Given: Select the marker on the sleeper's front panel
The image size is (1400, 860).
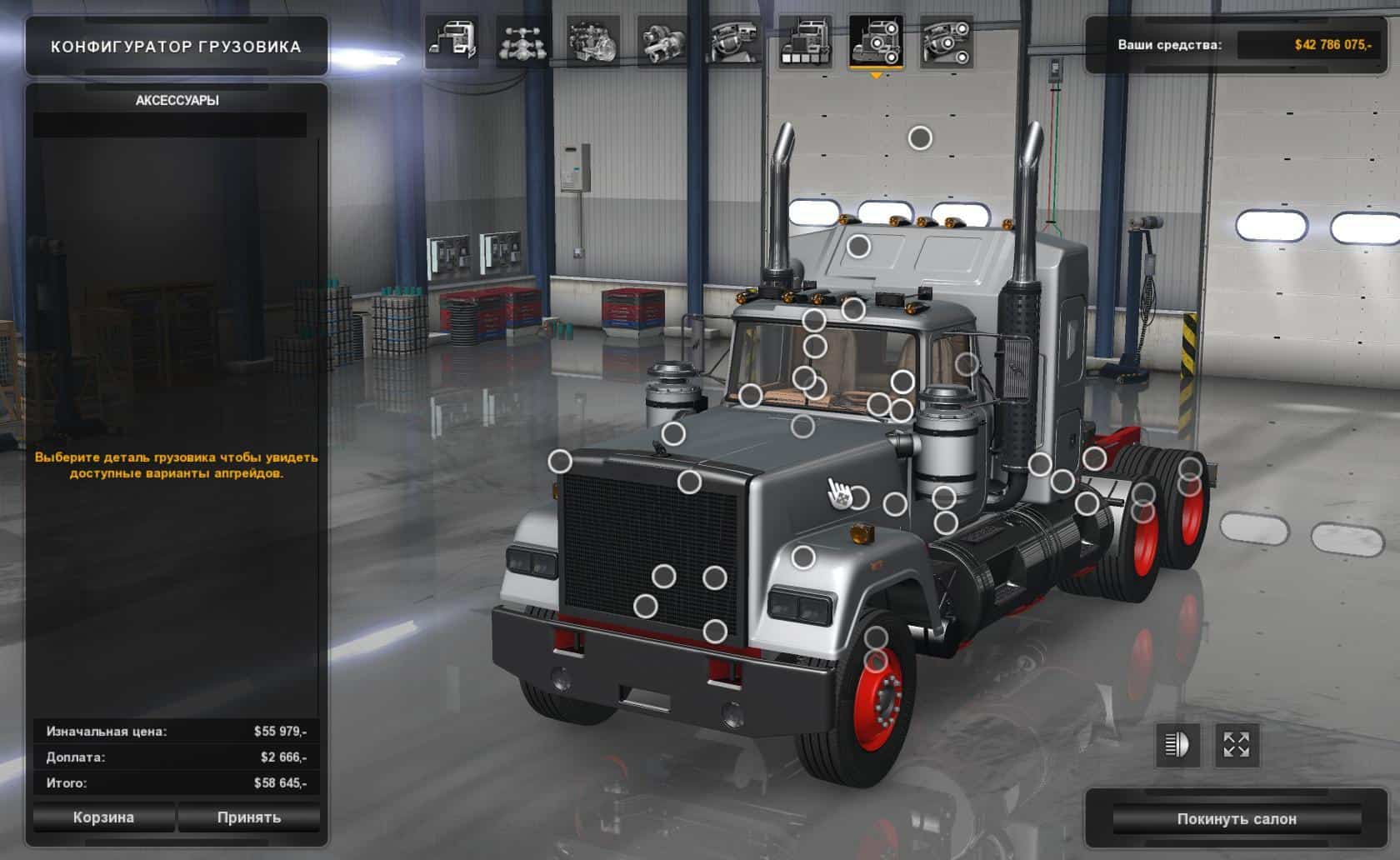Looking at the screenshot, I should pos(858,246).
